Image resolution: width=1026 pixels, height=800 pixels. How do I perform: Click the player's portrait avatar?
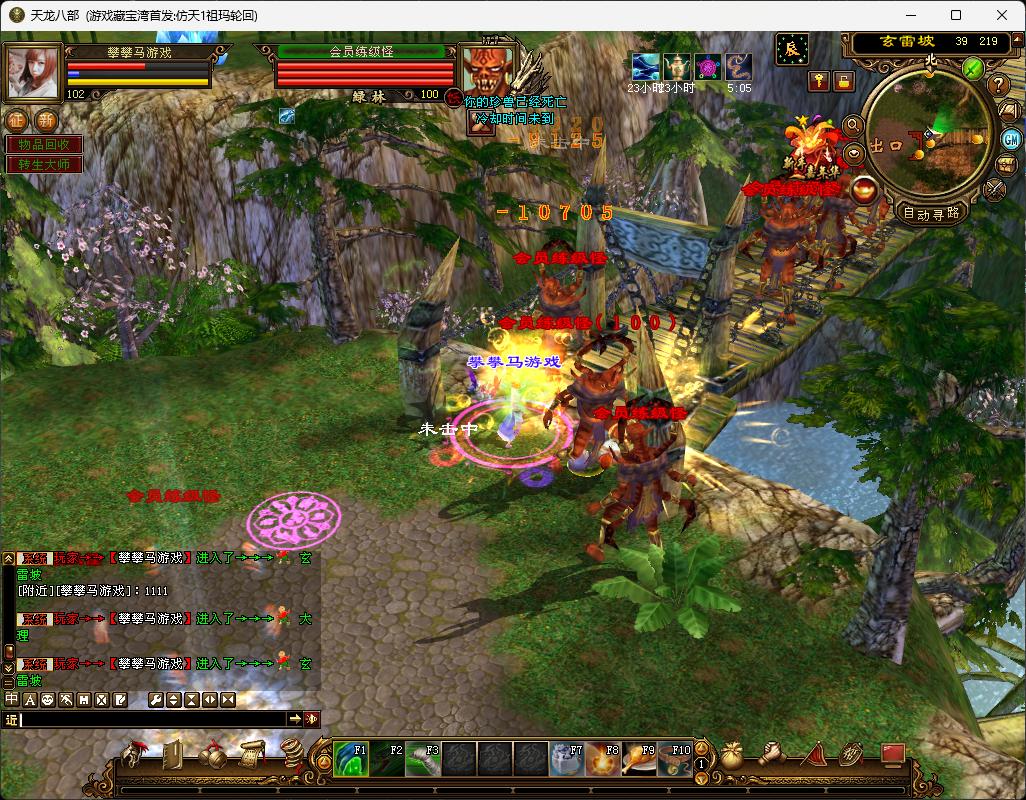point(33,70)
